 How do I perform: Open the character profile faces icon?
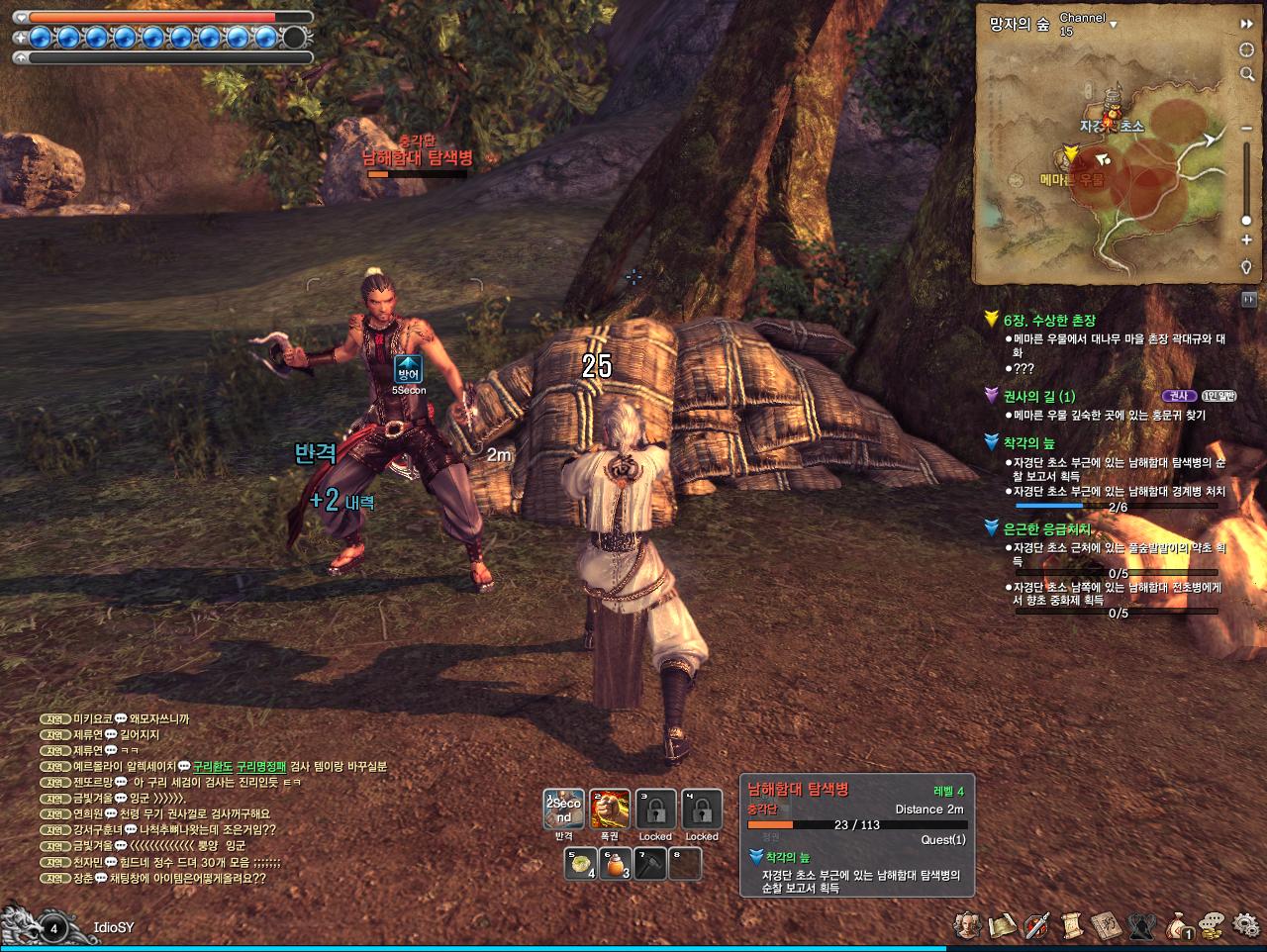coord(967,925)
